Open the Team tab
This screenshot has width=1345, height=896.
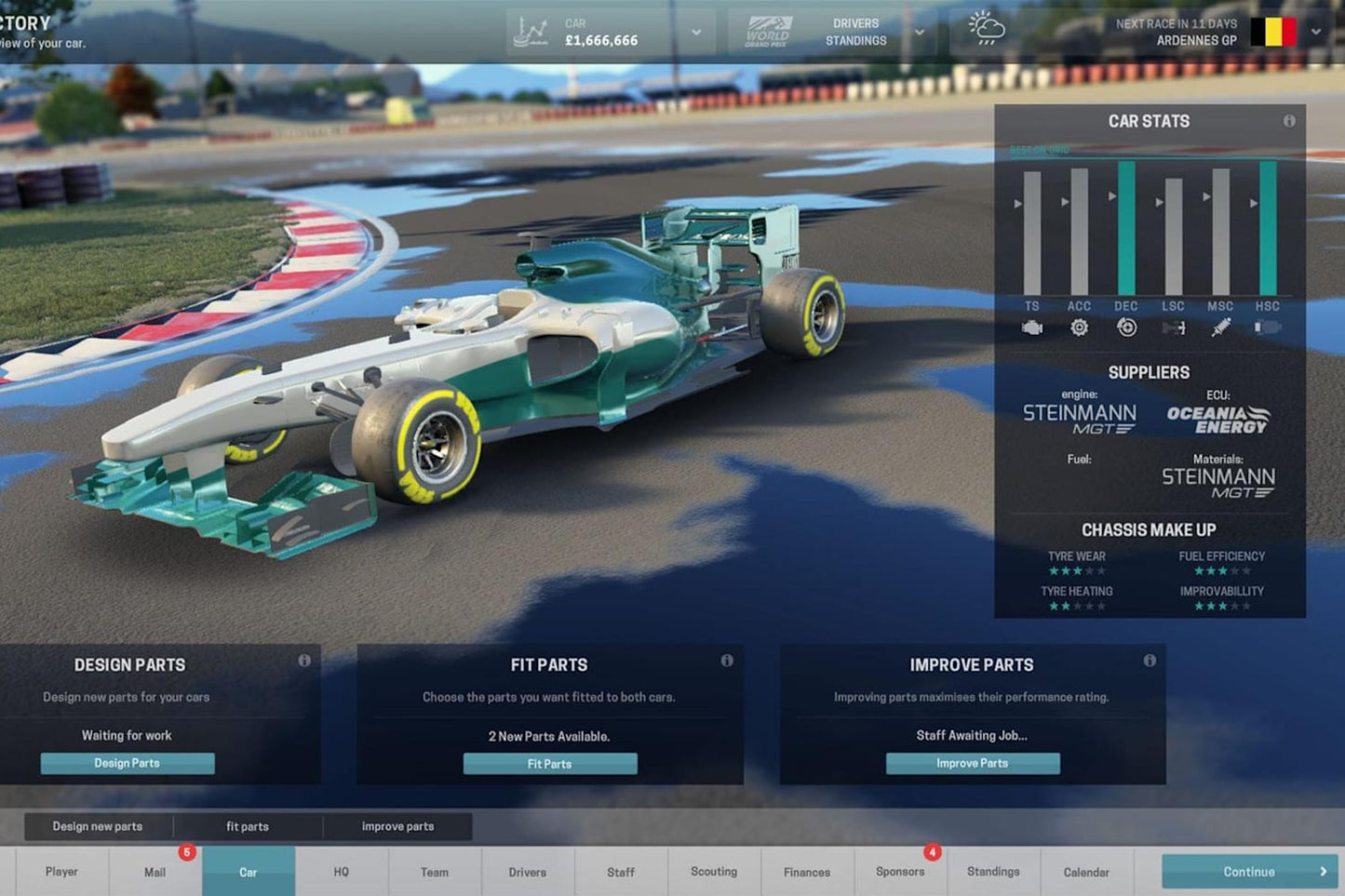click(434, 872)
